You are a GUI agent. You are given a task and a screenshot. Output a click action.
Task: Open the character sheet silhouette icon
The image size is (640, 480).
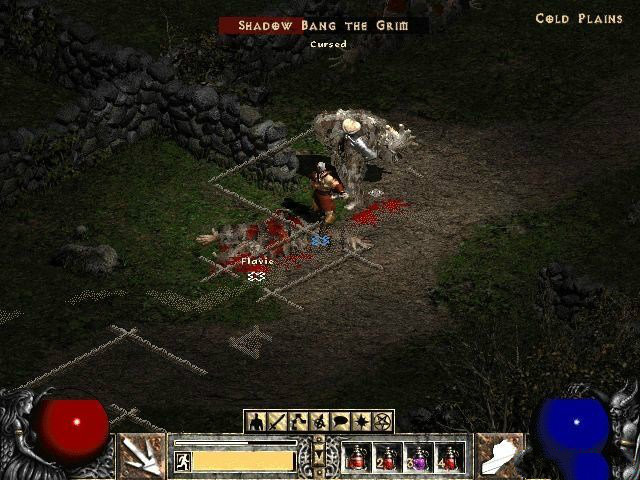click(x=256, y=421)
